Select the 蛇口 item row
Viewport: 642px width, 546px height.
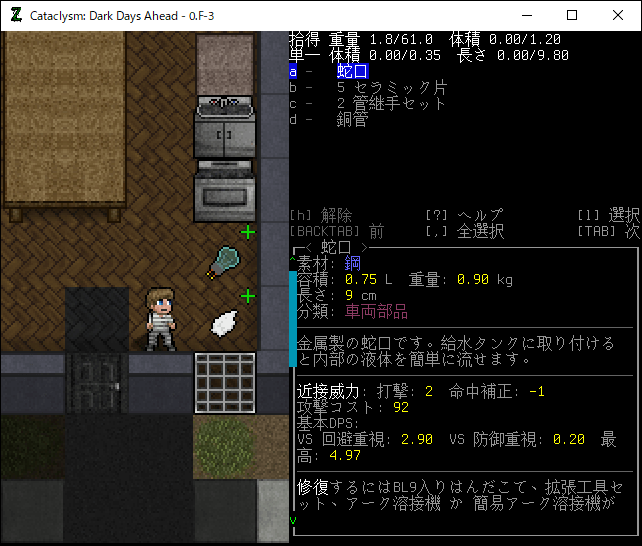click(x=353, y=72)
